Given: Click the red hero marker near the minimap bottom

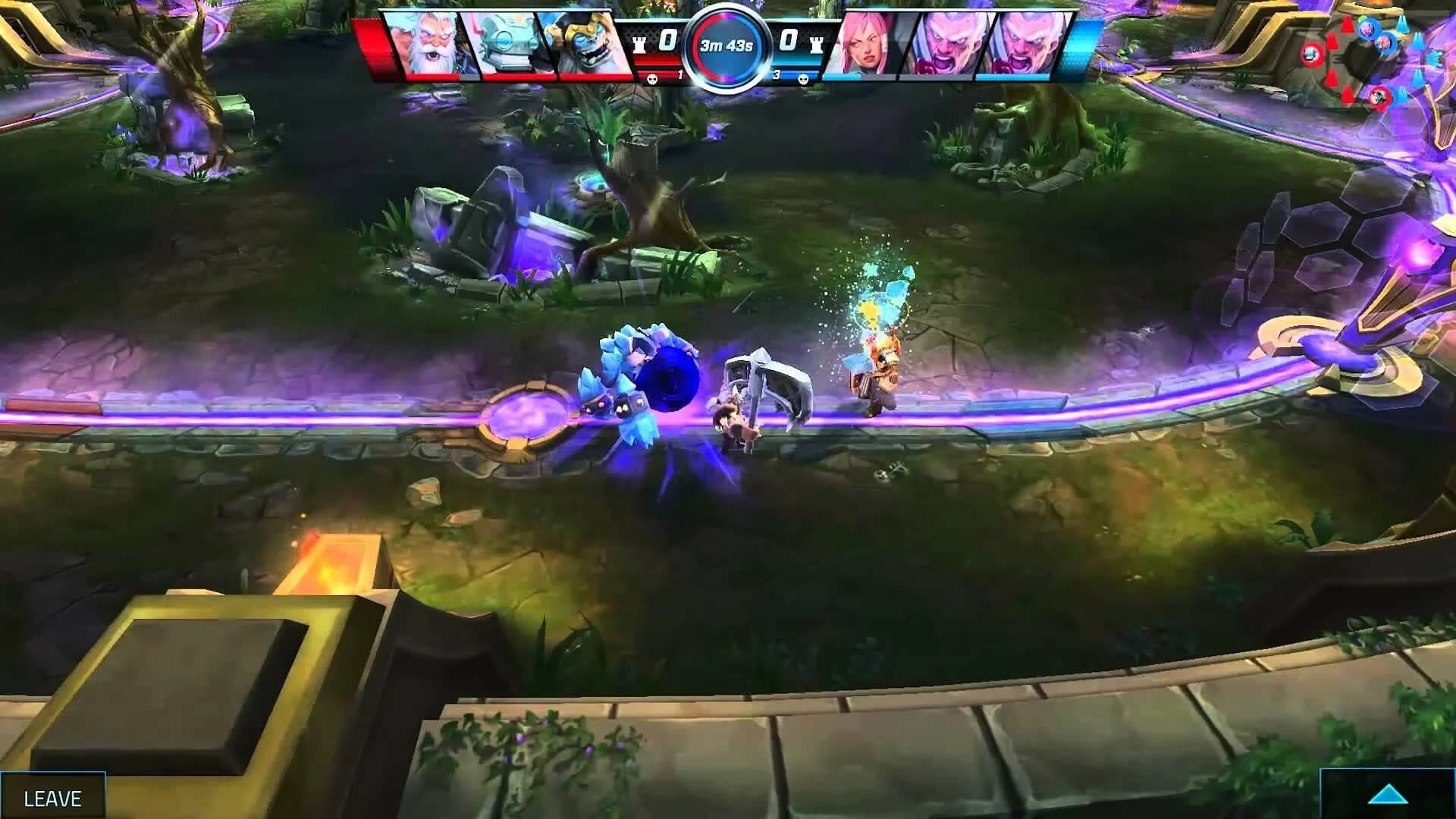Looking at the screenshot, I should [1380, 97].
